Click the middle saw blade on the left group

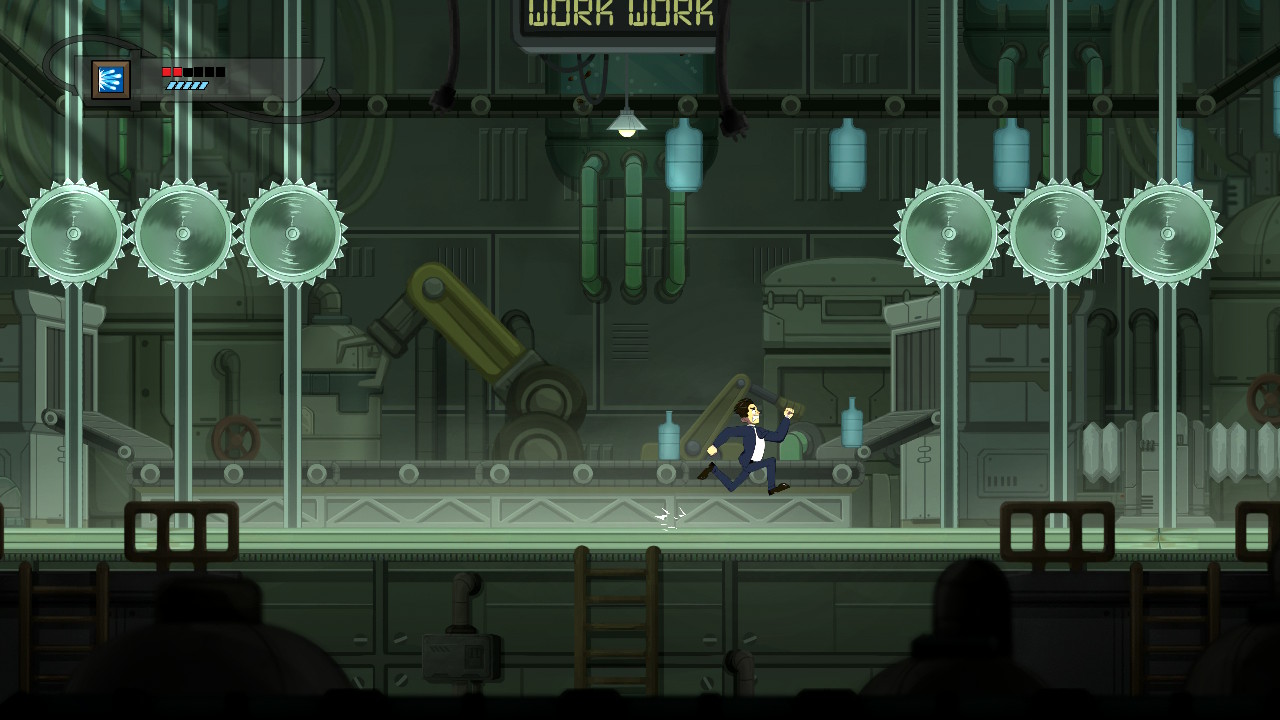(182, 232)
